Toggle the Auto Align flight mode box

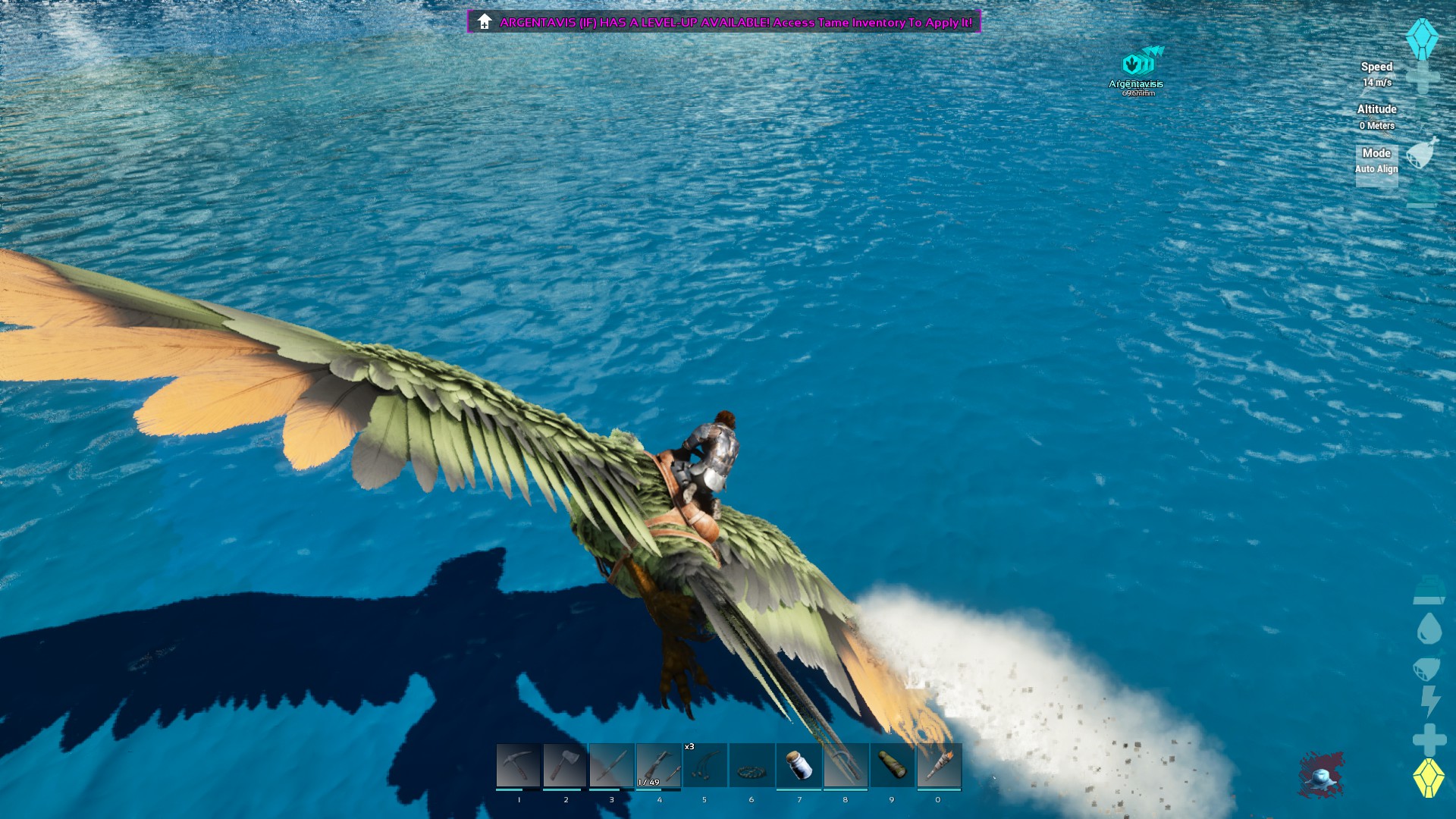(1376, 162)
